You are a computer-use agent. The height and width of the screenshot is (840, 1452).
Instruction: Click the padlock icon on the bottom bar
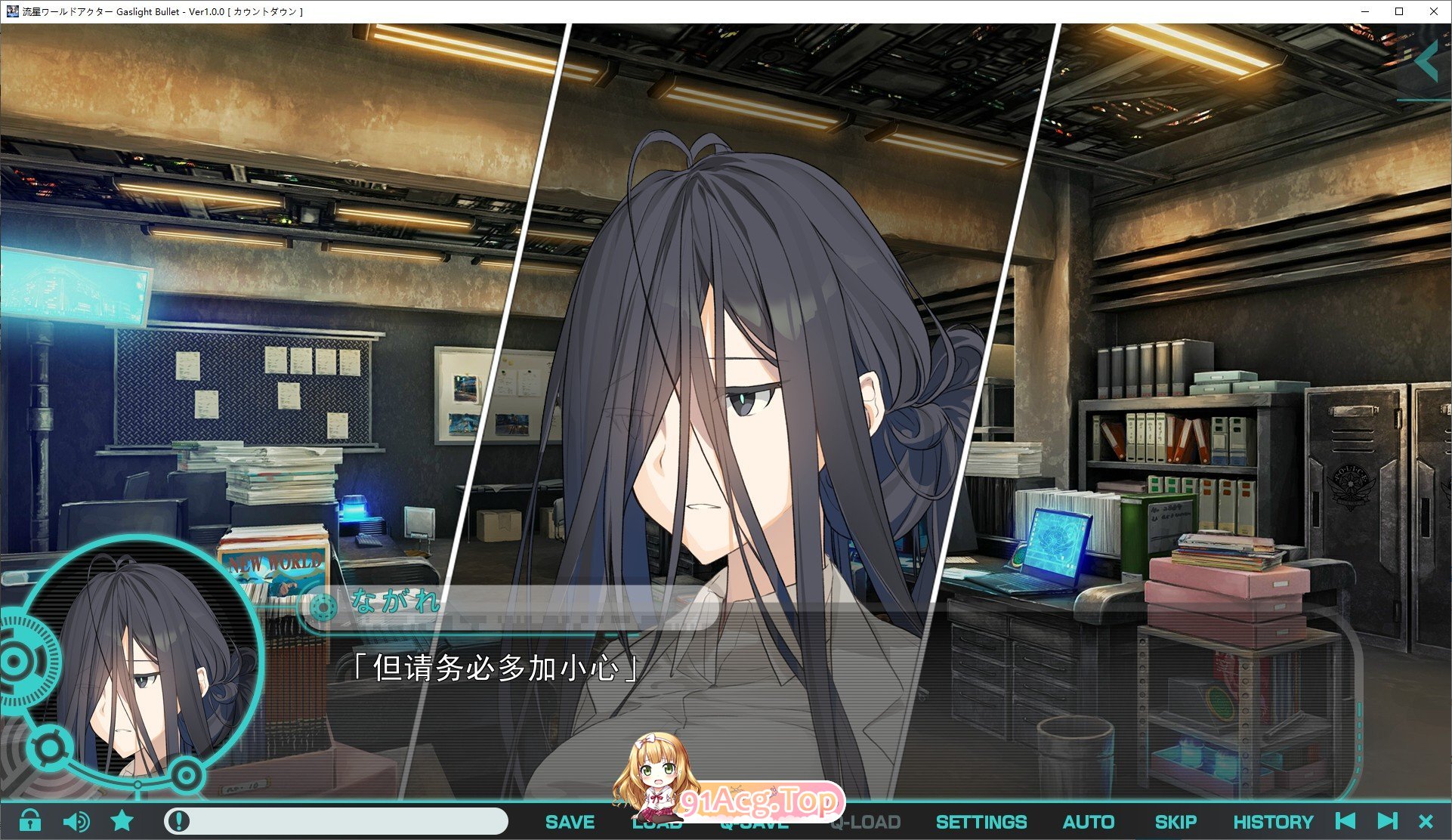(x=31, y=821)
